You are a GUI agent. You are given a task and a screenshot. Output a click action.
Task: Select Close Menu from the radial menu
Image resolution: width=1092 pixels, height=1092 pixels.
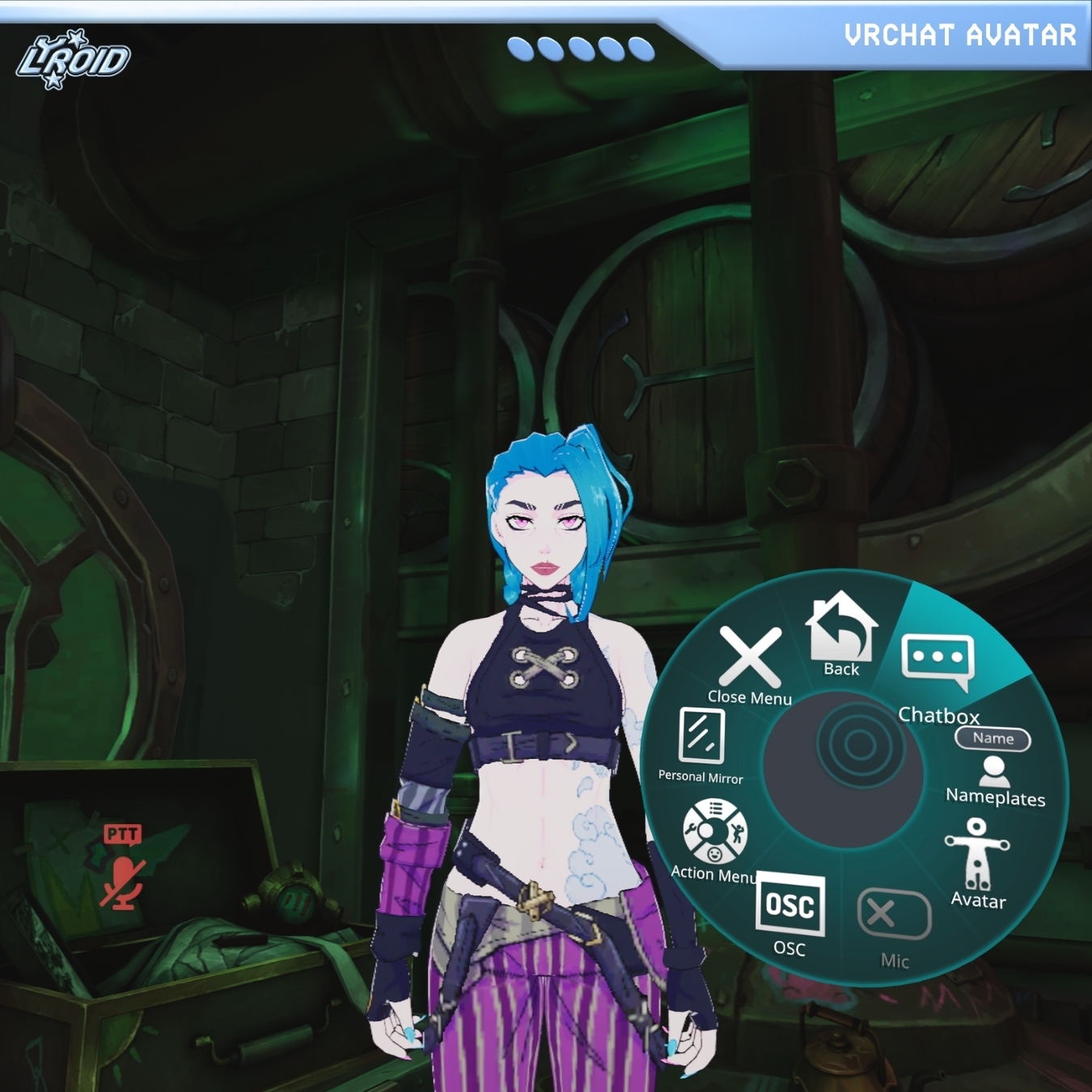748,659
